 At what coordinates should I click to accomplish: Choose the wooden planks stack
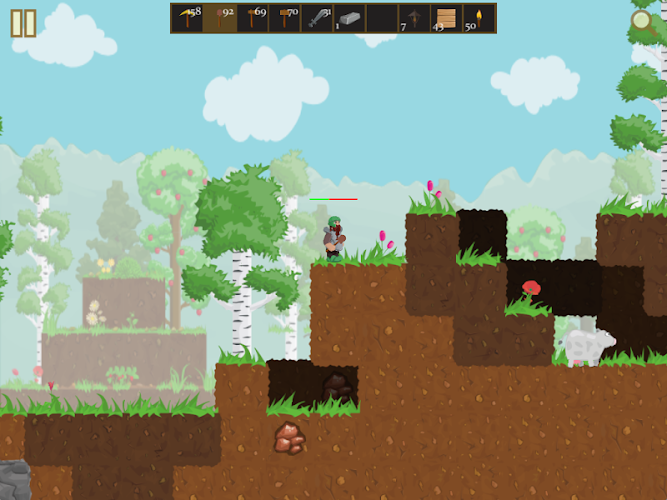446,18
